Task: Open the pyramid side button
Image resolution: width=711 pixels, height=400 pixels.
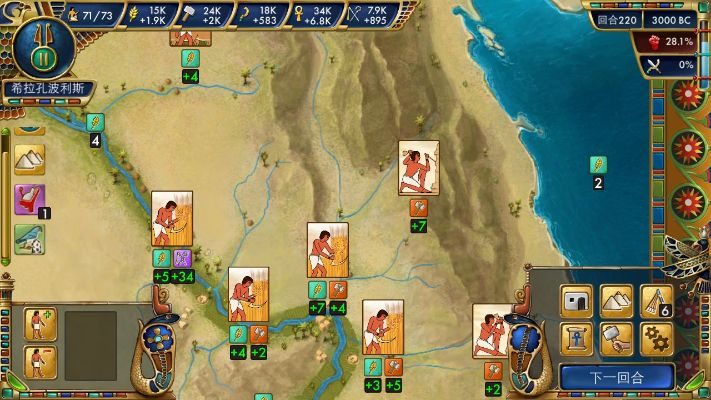Action: point(29,158)
